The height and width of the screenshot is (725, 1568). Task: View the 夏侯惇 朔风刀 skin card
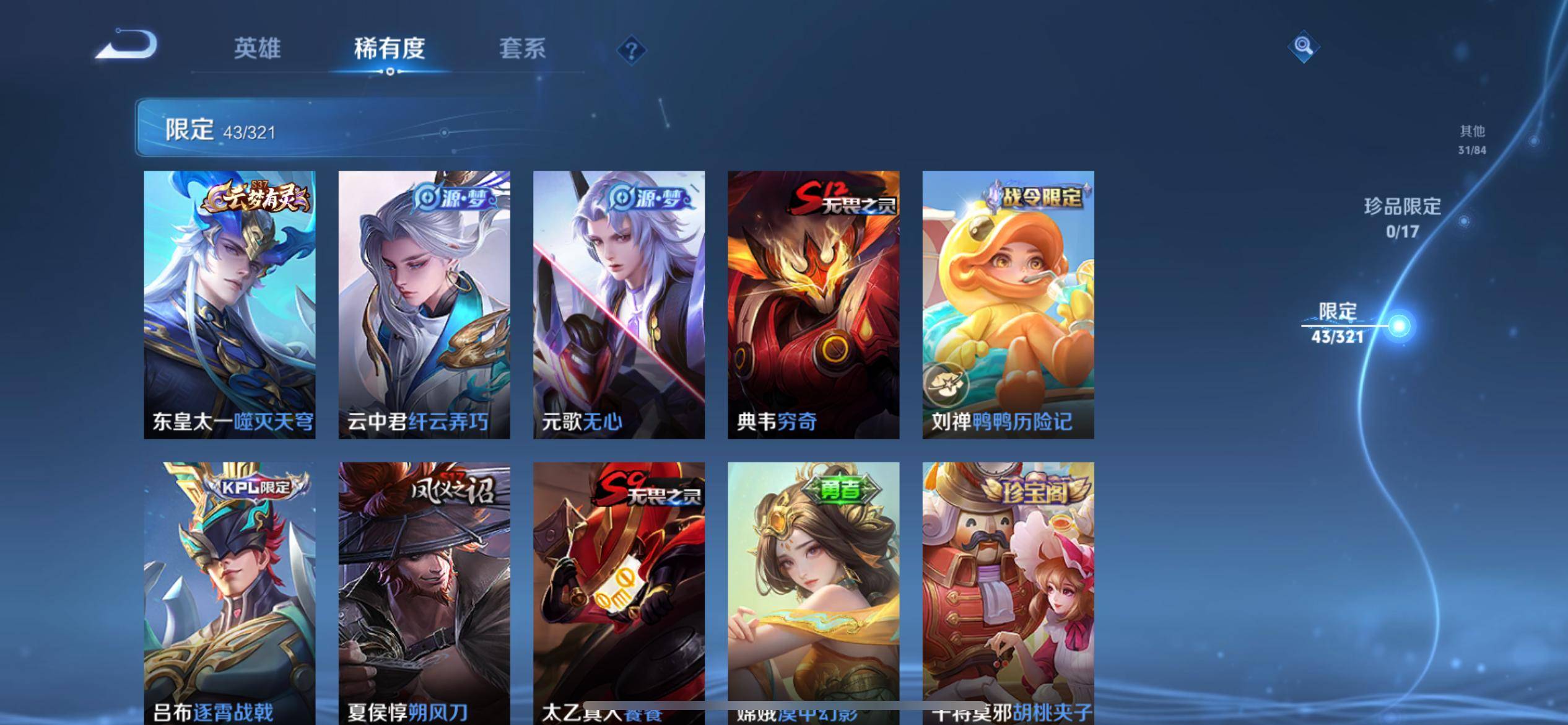tap(424, 592)
